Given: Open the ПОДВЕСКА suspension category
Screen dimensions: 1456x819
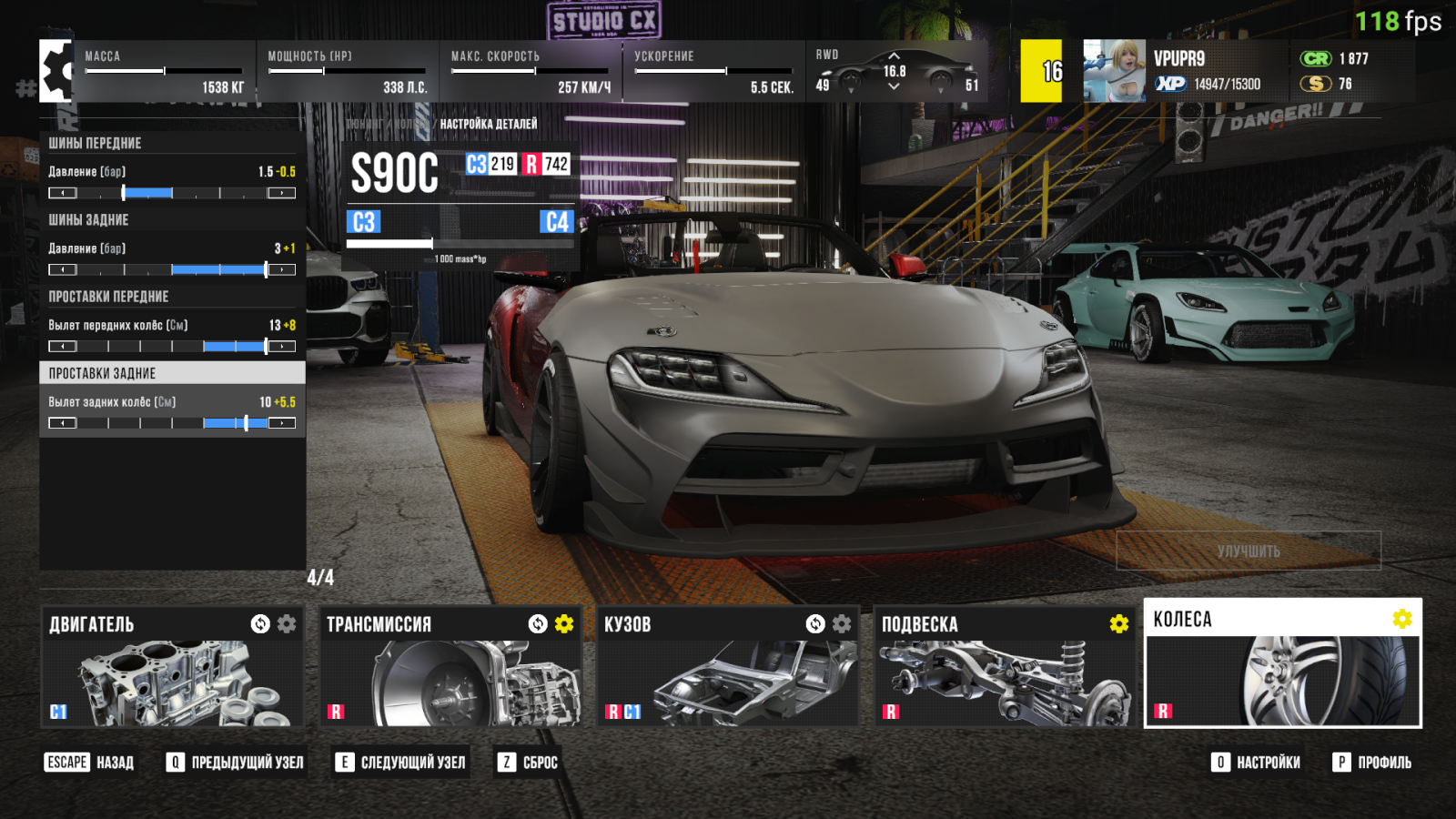Looking at the screenshot, I should (1005, 667).
